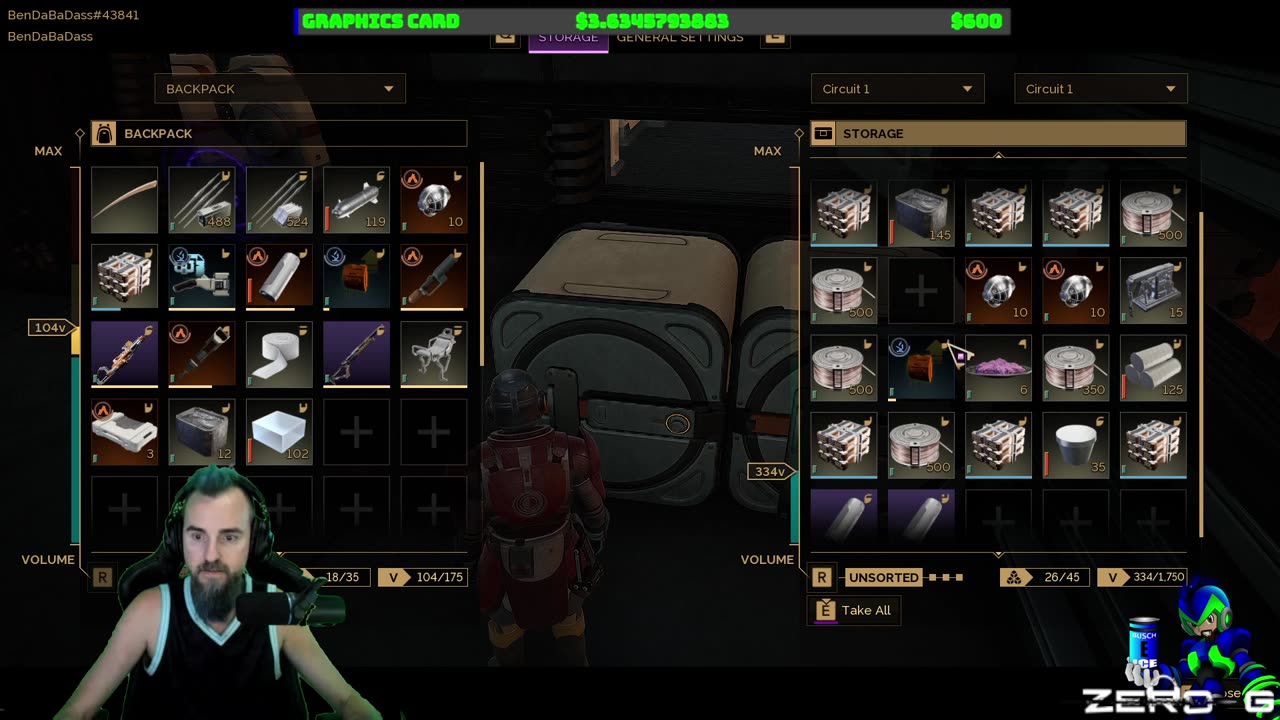Select the white cup stack of 35
Viewport: 1280px width, 720px height.
click(x=1075, y=445)
